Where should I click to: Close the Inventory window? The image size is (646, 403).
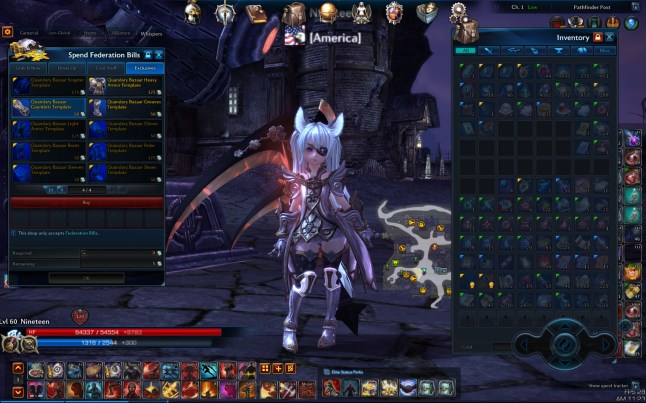coord(609,37)
